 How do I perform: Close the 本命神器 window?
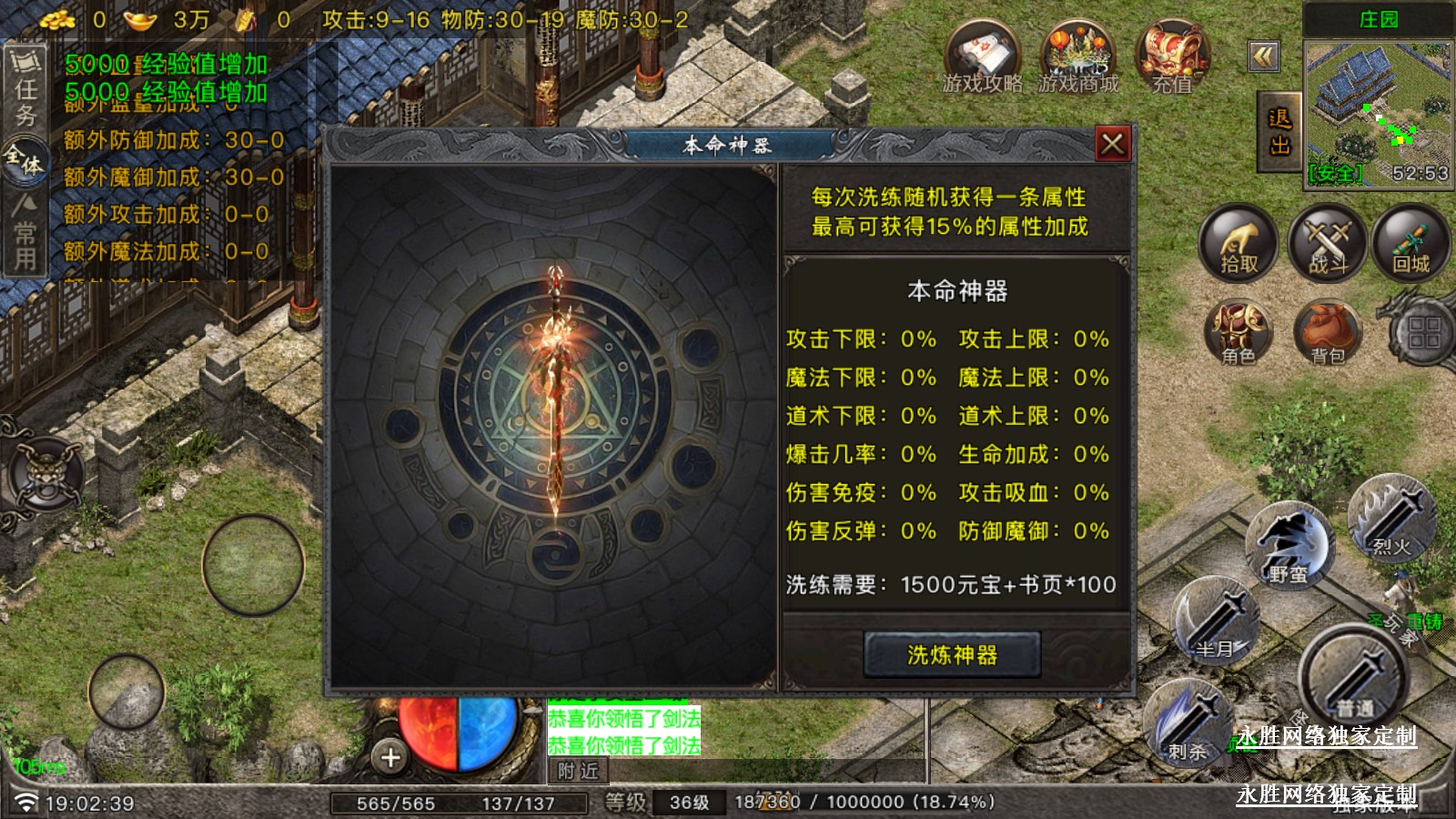(x=1112, y=144)
